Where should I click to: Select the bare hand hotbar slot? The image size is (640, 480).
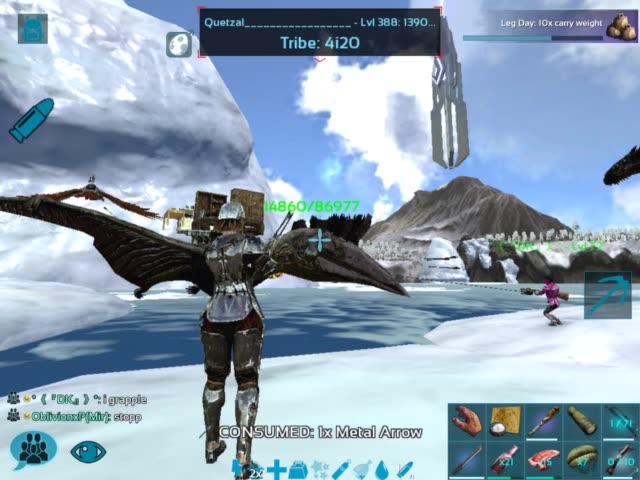pos(466,421)
